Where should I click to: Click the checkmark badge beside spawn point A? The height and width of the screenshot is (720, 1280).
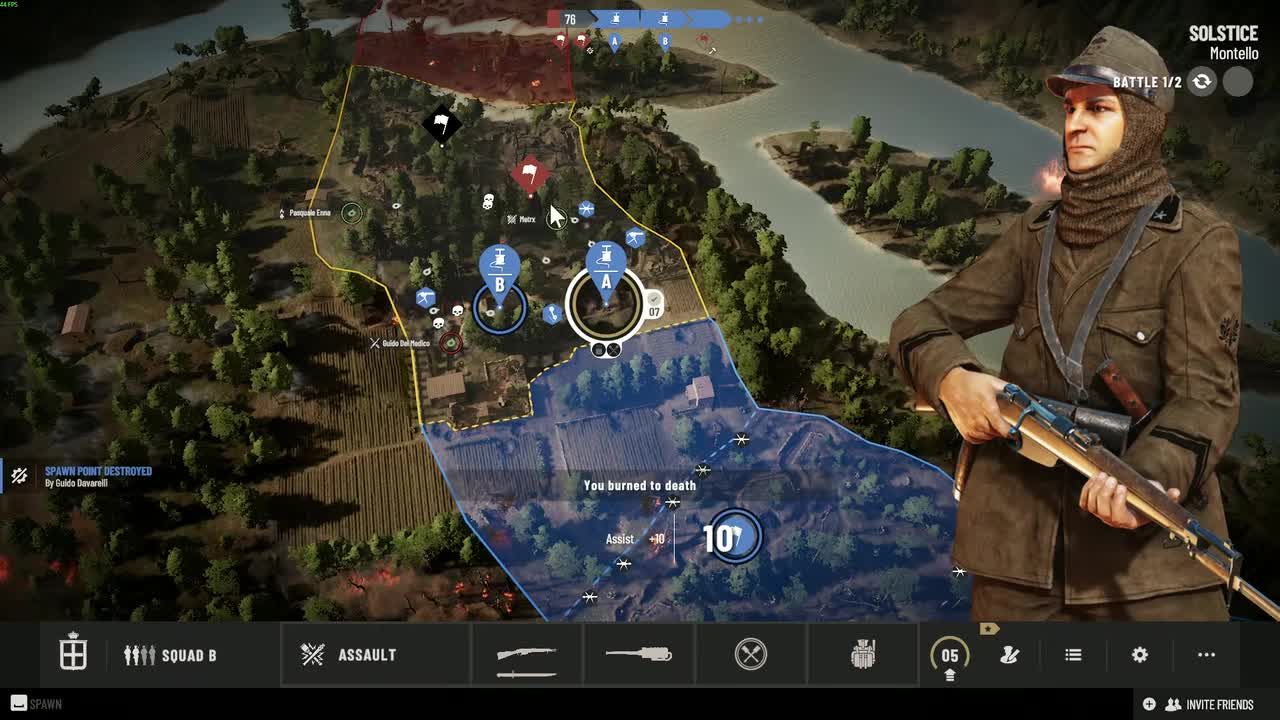pos(655,297)
